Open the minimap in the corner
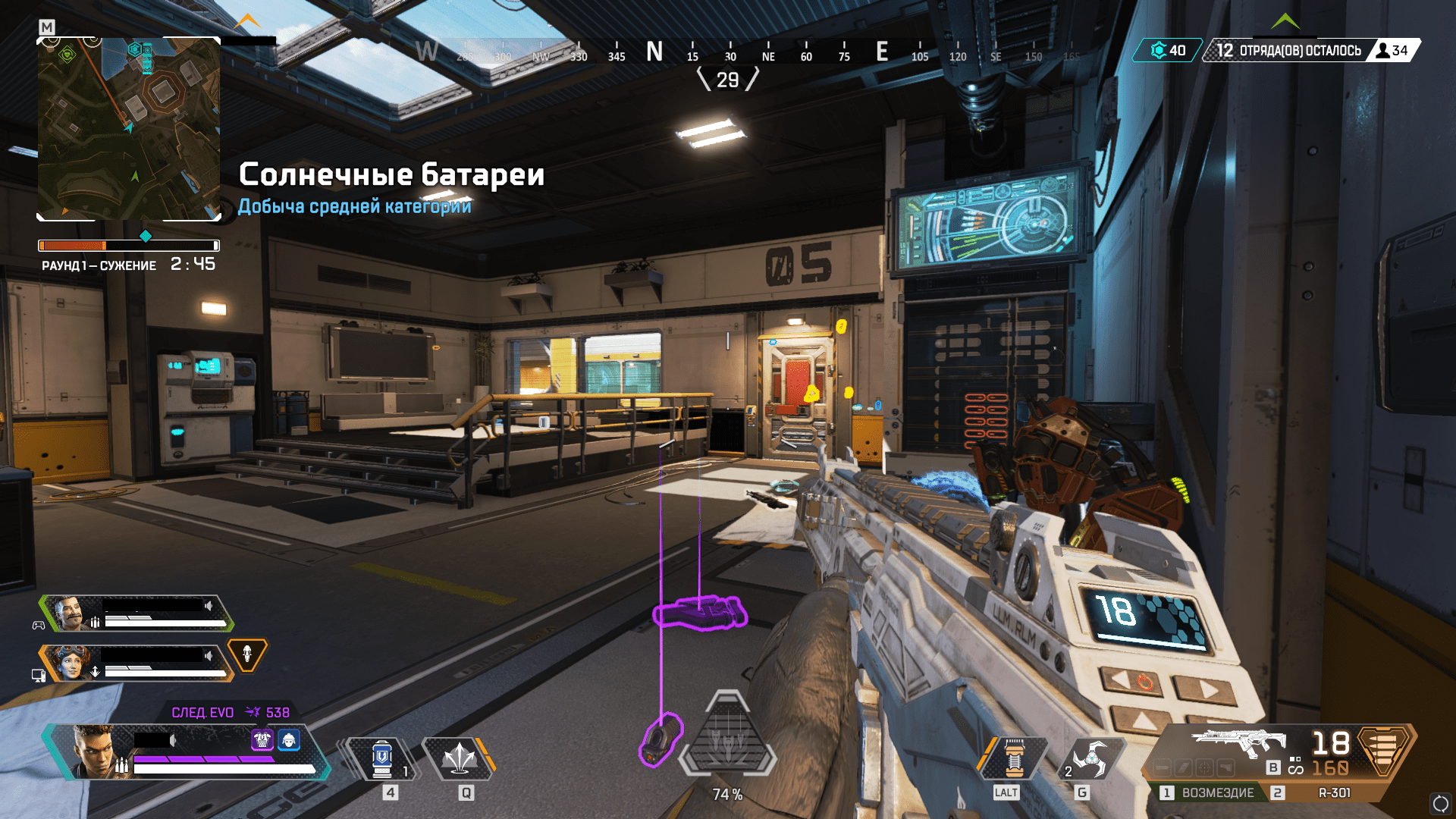This screenshot has width=1456, height=819. pos(129,129)
